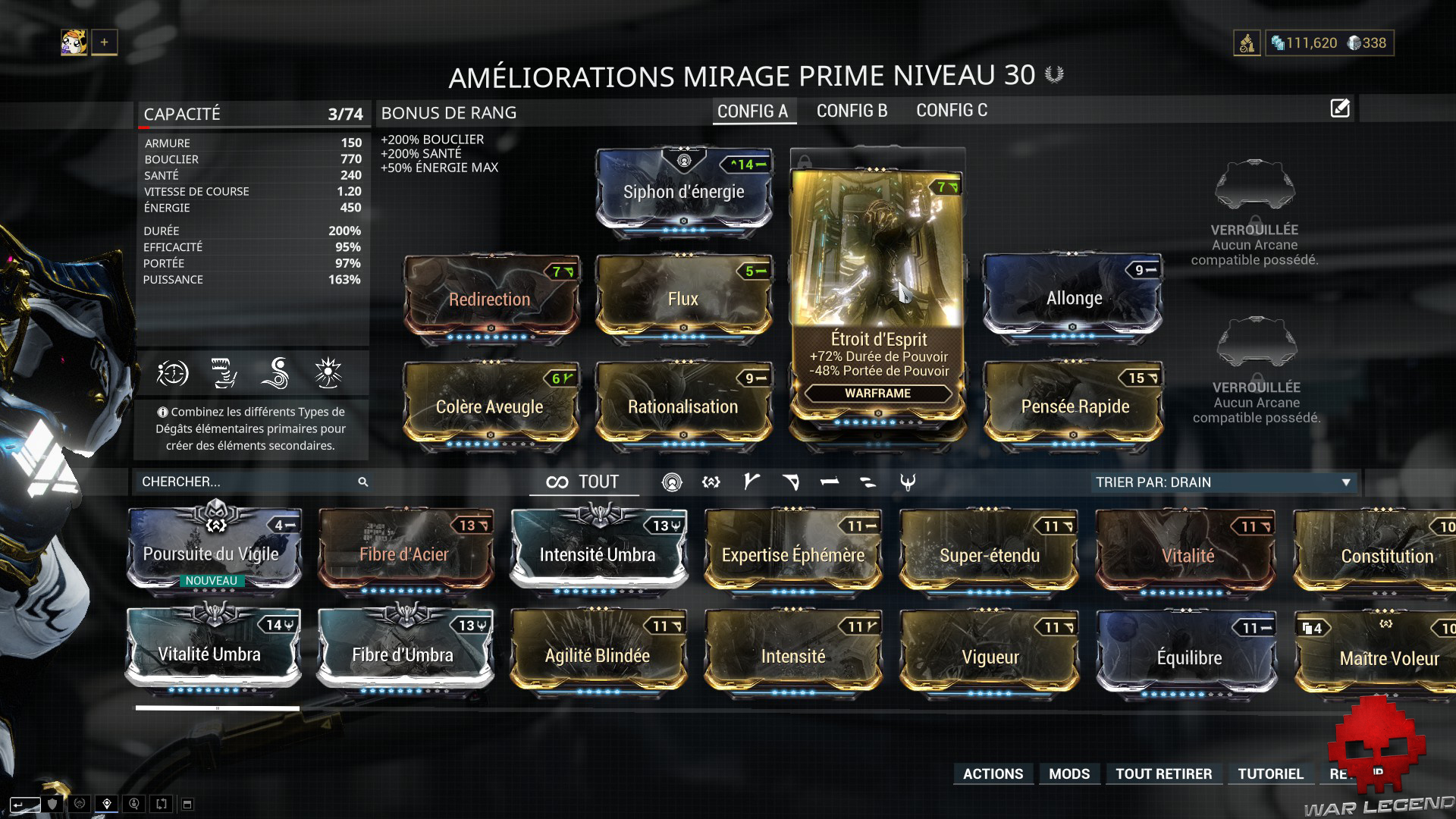Image resolution: width=1456 pixels, height=819 pixels.
Task: Open the Mods button in bottom bar
Action: click(1069, 773)
